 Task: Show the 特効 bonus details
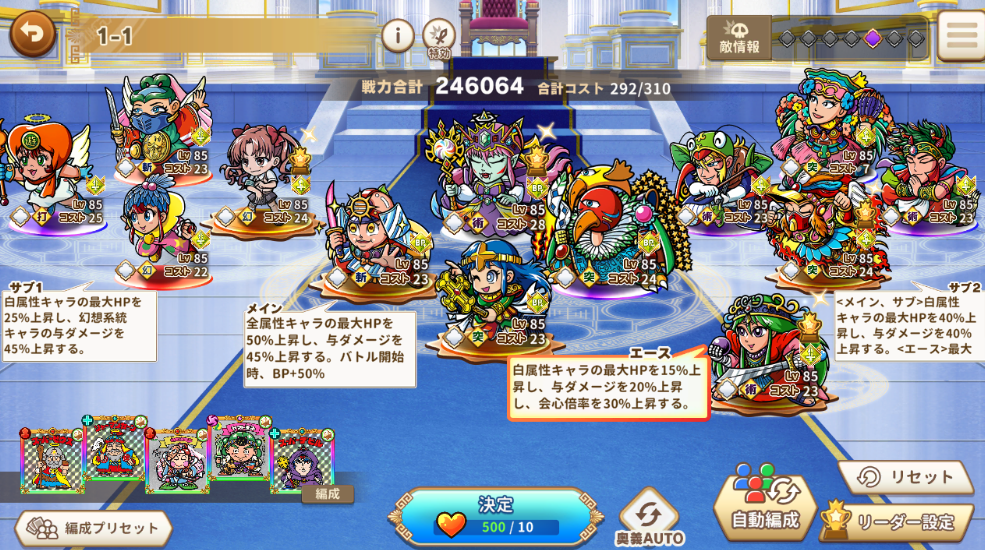point(439,37)
